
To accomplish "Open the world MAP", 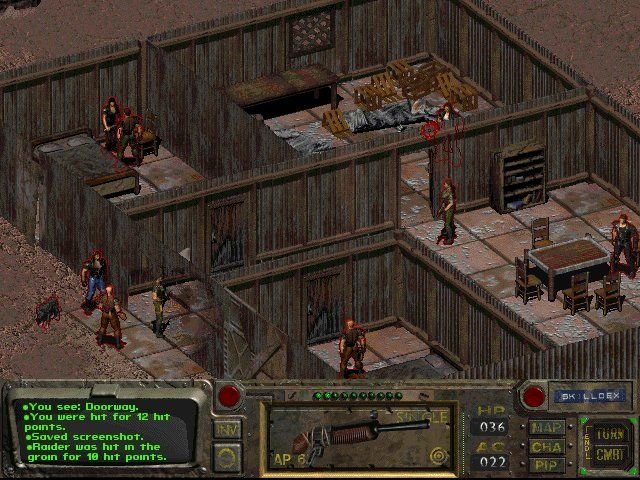I will pos(546,427).
